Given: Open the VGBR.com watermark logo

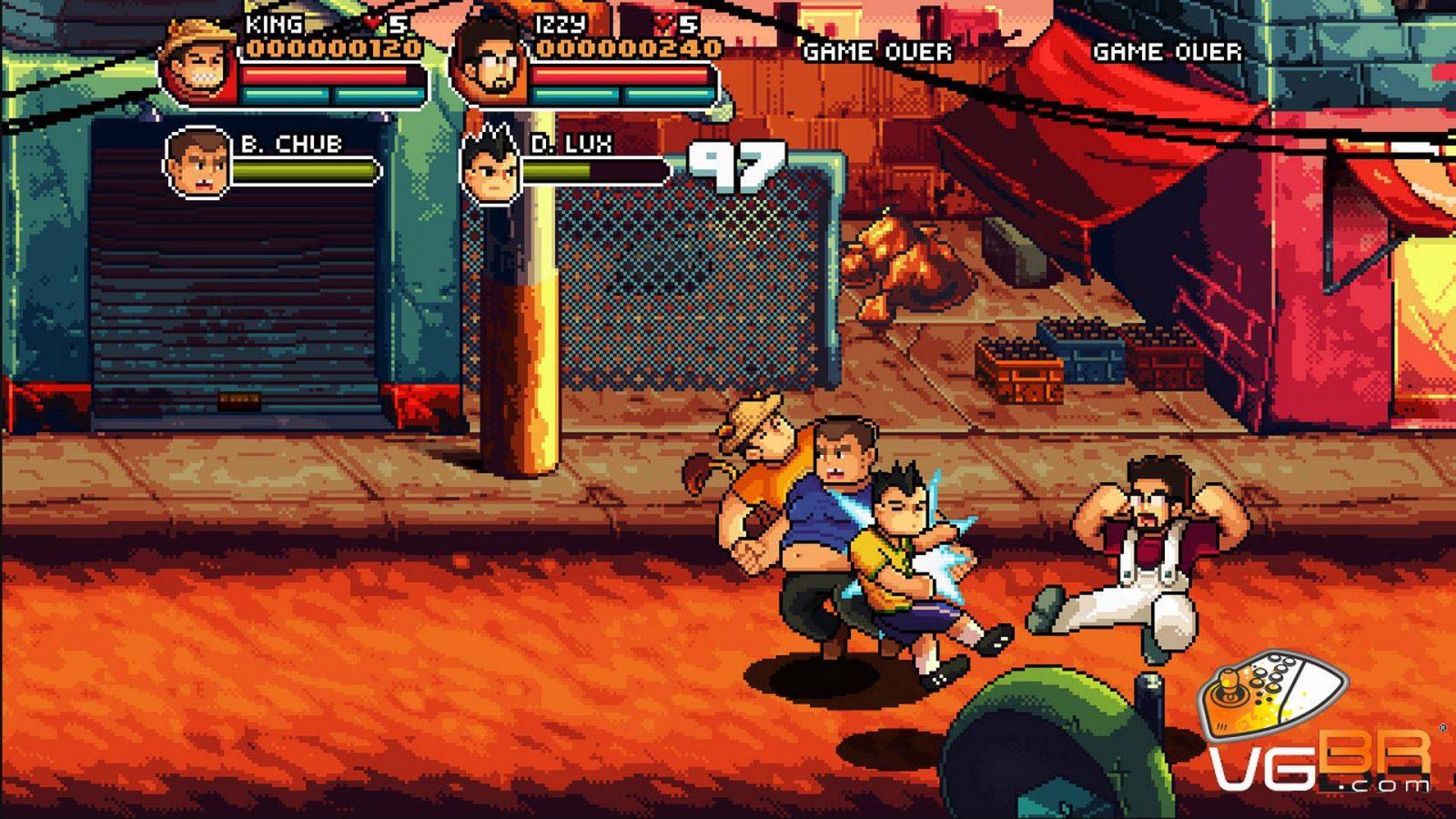Looking at the screenshot, I should coord(1319,728).
